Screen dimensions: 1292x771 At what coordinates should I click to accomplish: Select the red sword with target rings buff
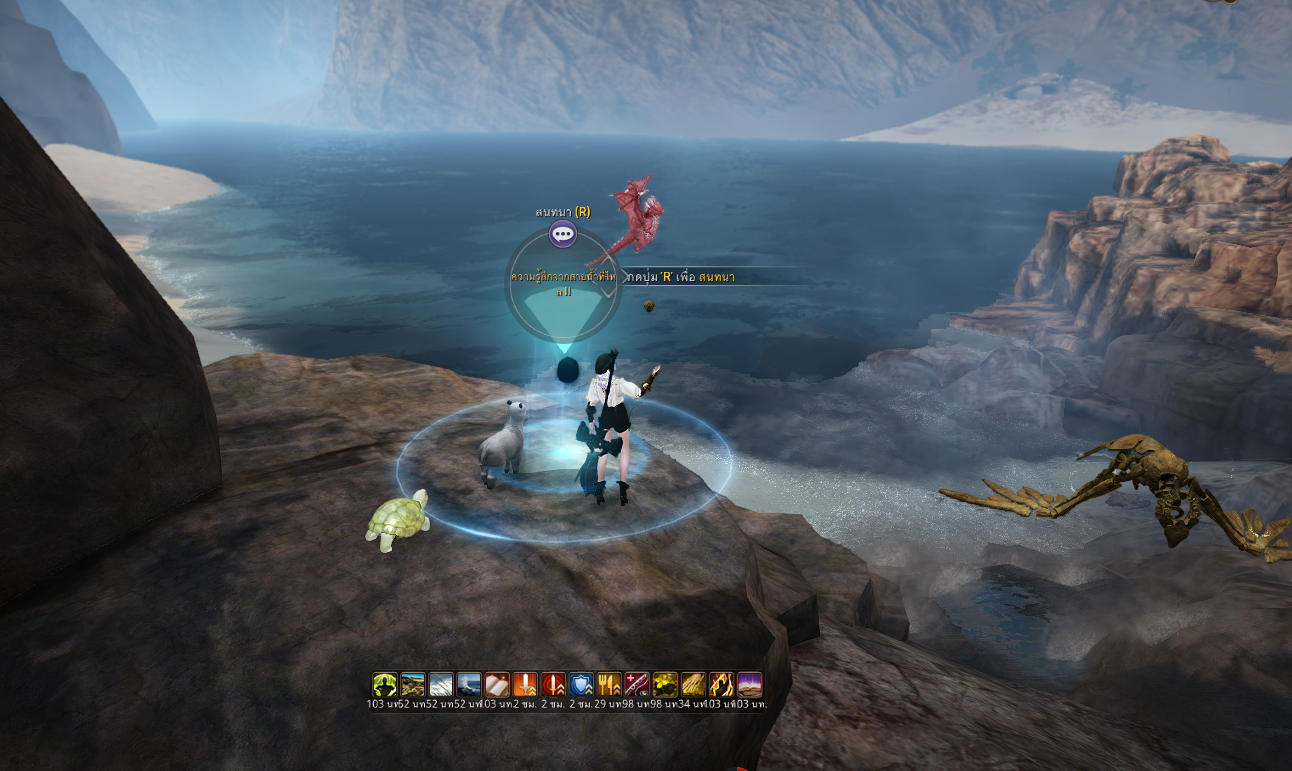coord(553,684)
